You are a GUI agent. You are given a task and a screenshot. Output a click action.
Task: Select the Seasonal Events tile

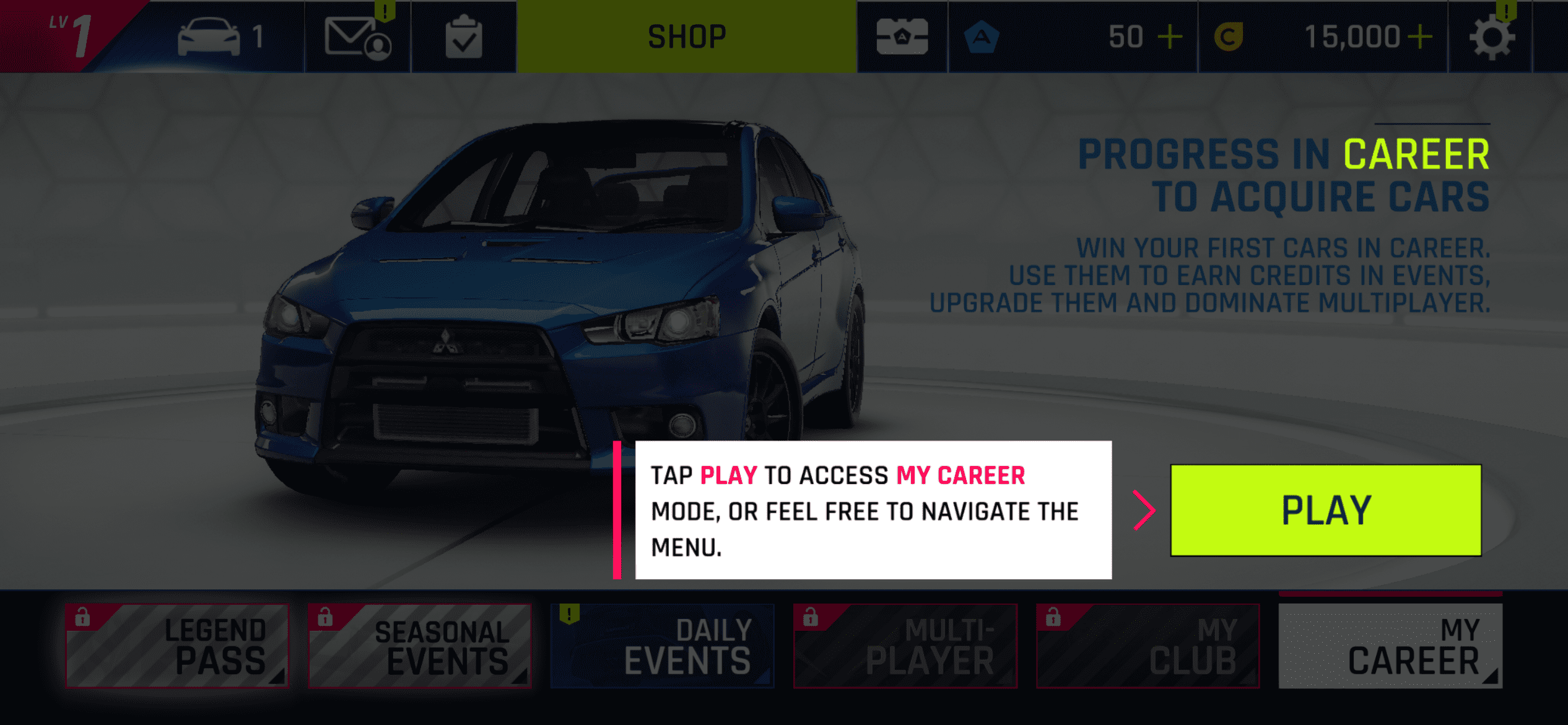420,646
